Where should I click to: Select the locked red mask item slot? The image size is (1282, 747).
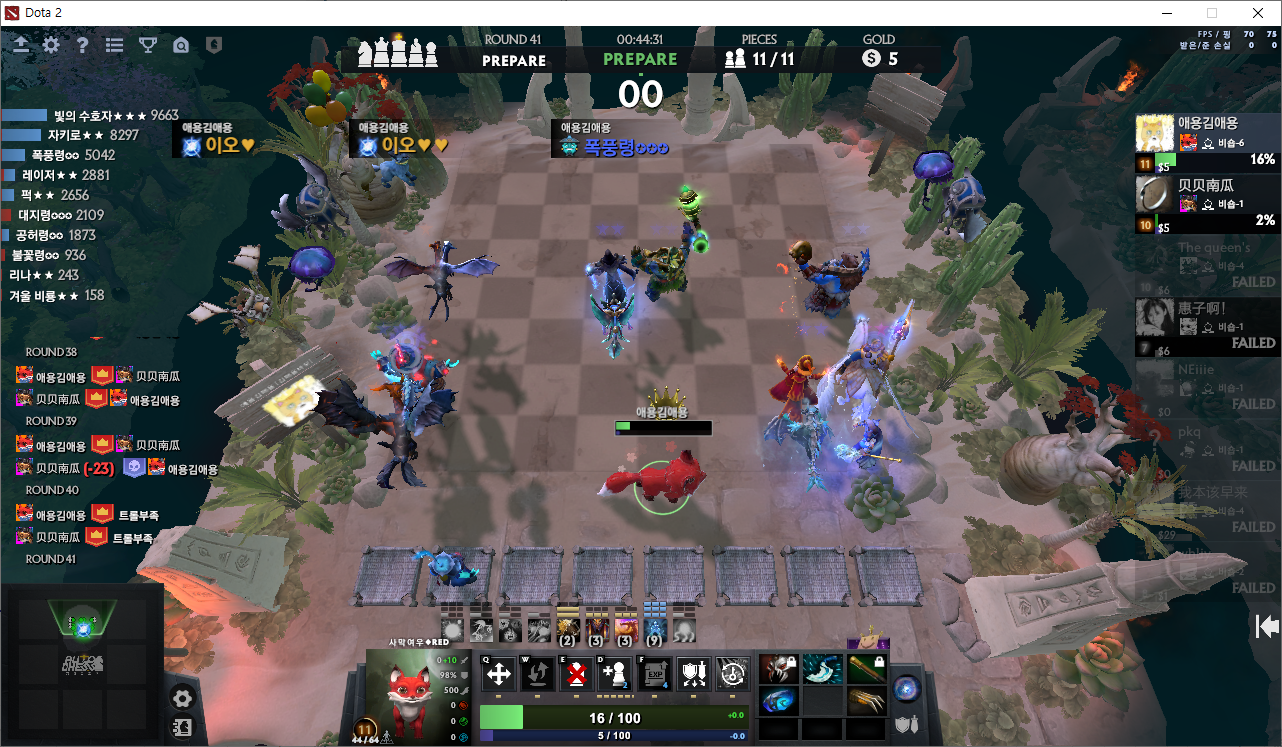tap(779, 668)
